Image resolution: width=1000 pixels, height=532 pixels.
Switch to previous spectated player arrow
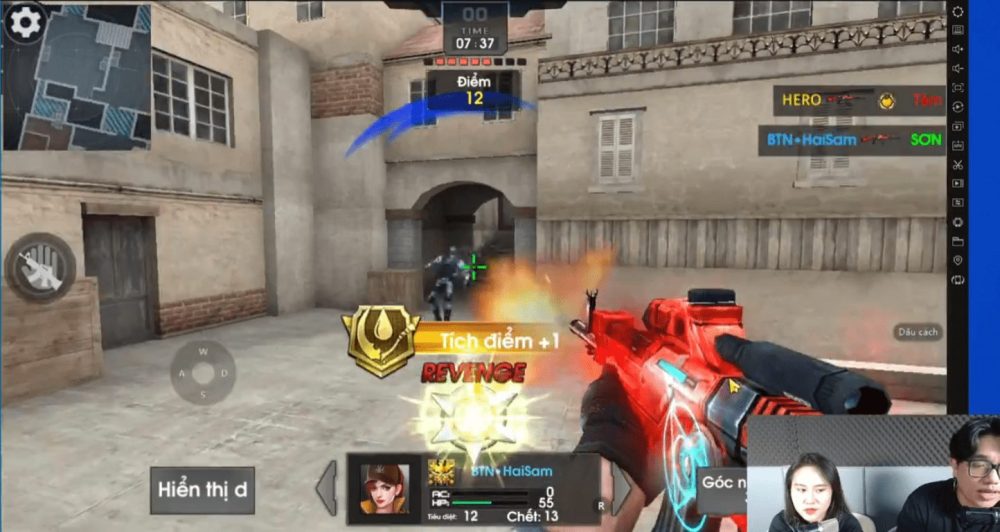[x=327, y=488]
